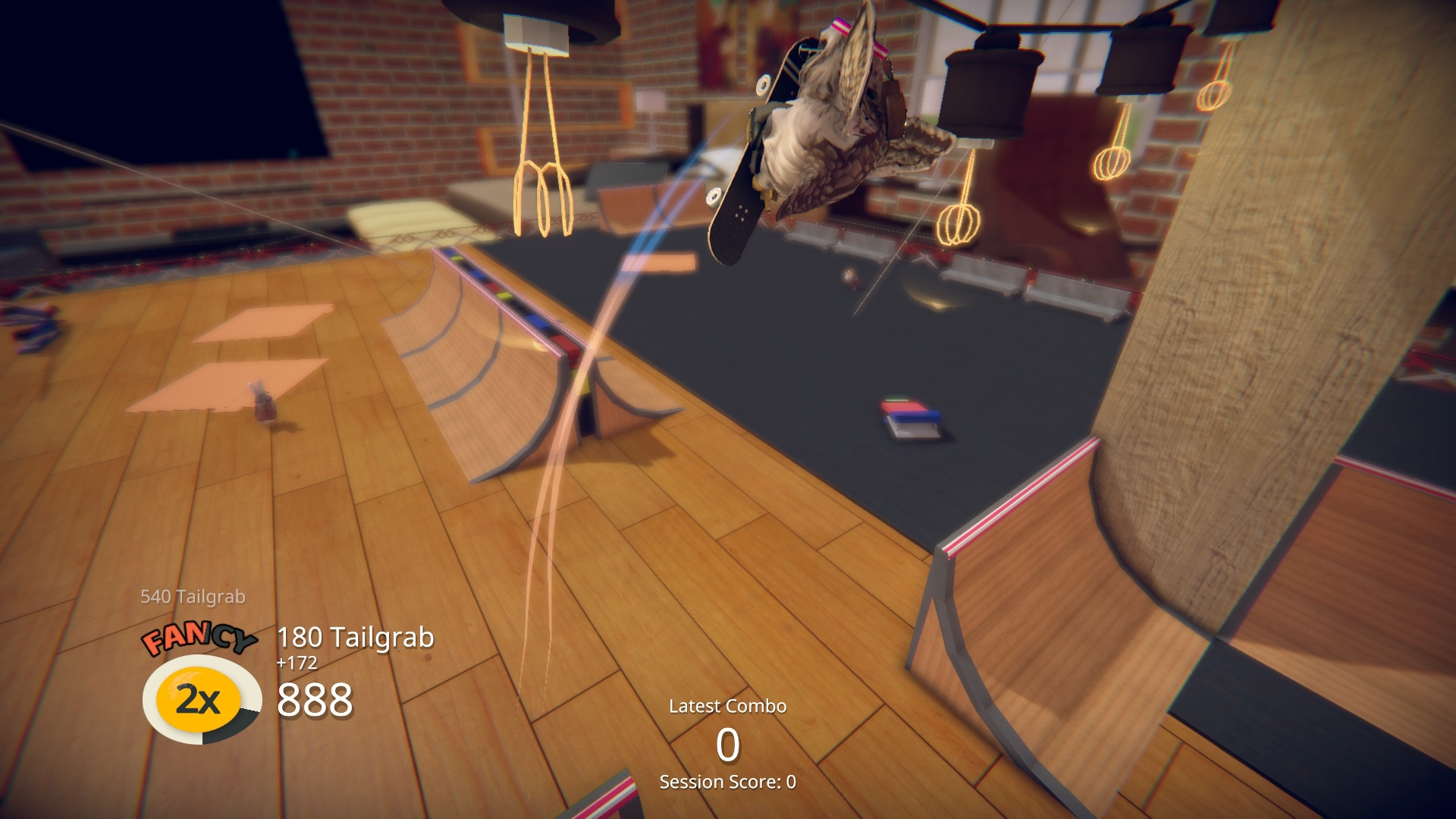The height and width of the screenshot is (819, 1456).
Task: Click the combo value showing 0
Action: (727, 745)
